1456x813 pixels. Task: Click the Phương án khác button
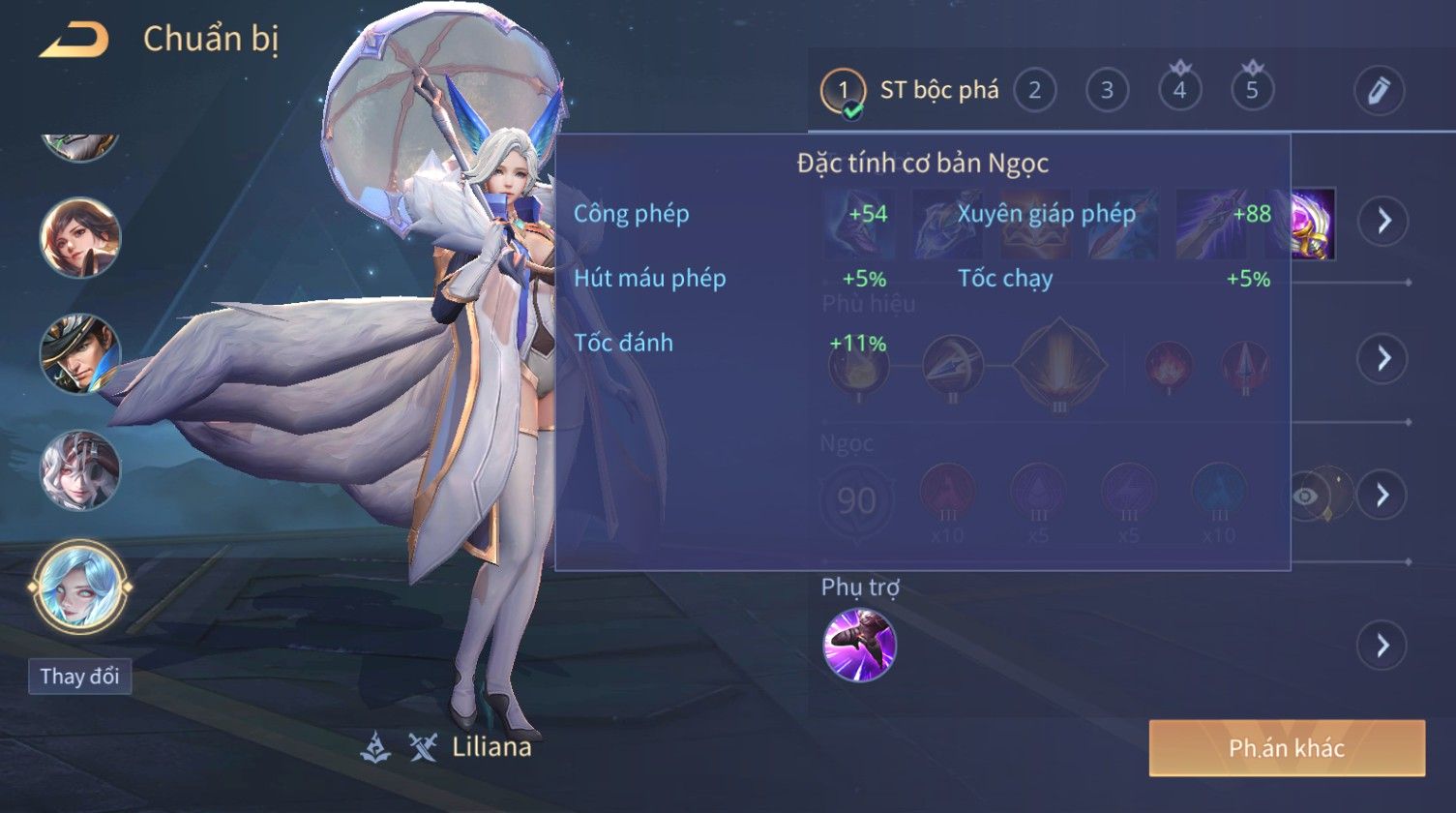click(1287, 747)
